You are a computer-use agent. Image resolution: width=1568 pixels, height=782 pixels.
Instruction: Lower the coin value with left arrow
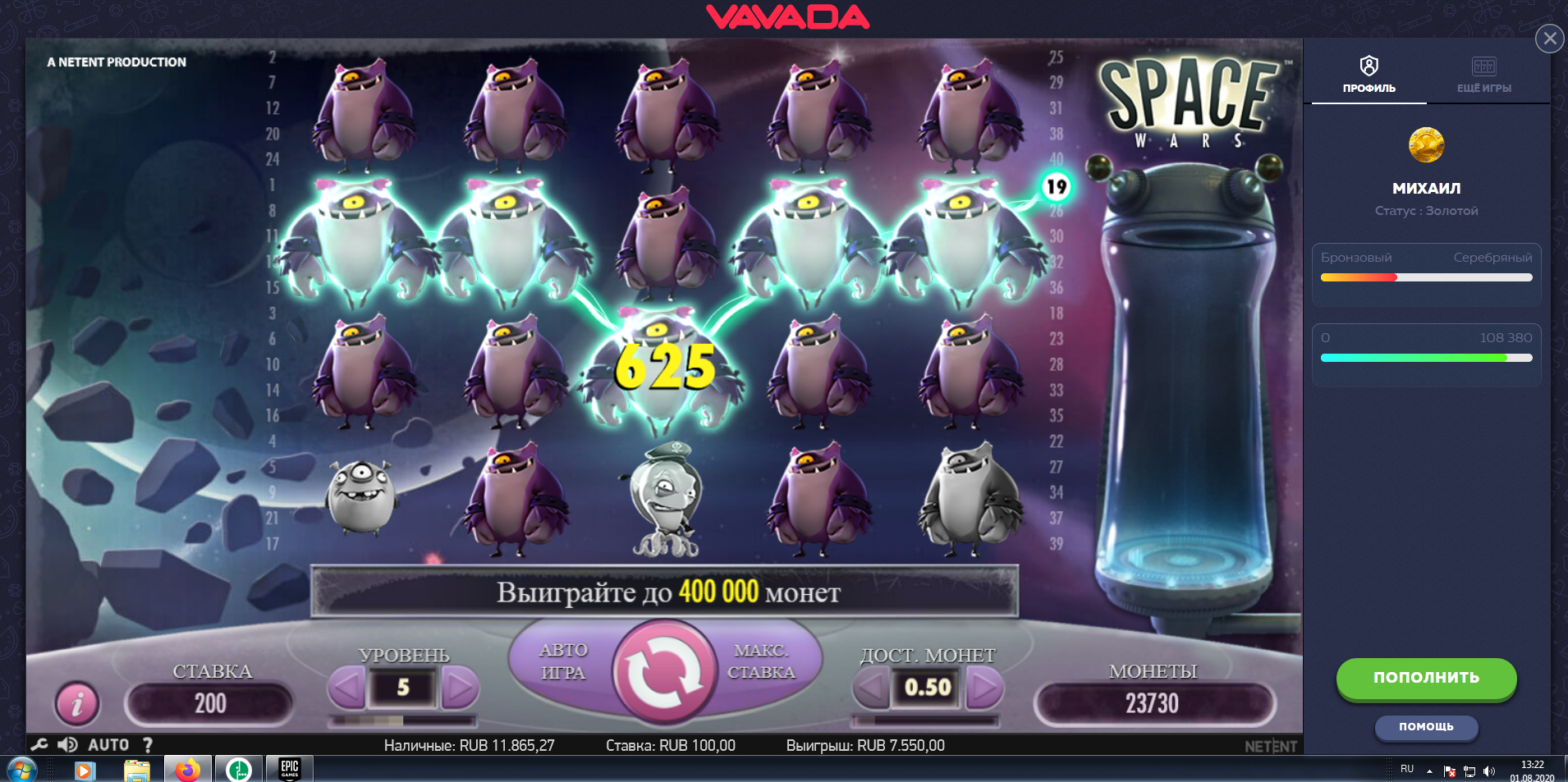pos(871,688)
